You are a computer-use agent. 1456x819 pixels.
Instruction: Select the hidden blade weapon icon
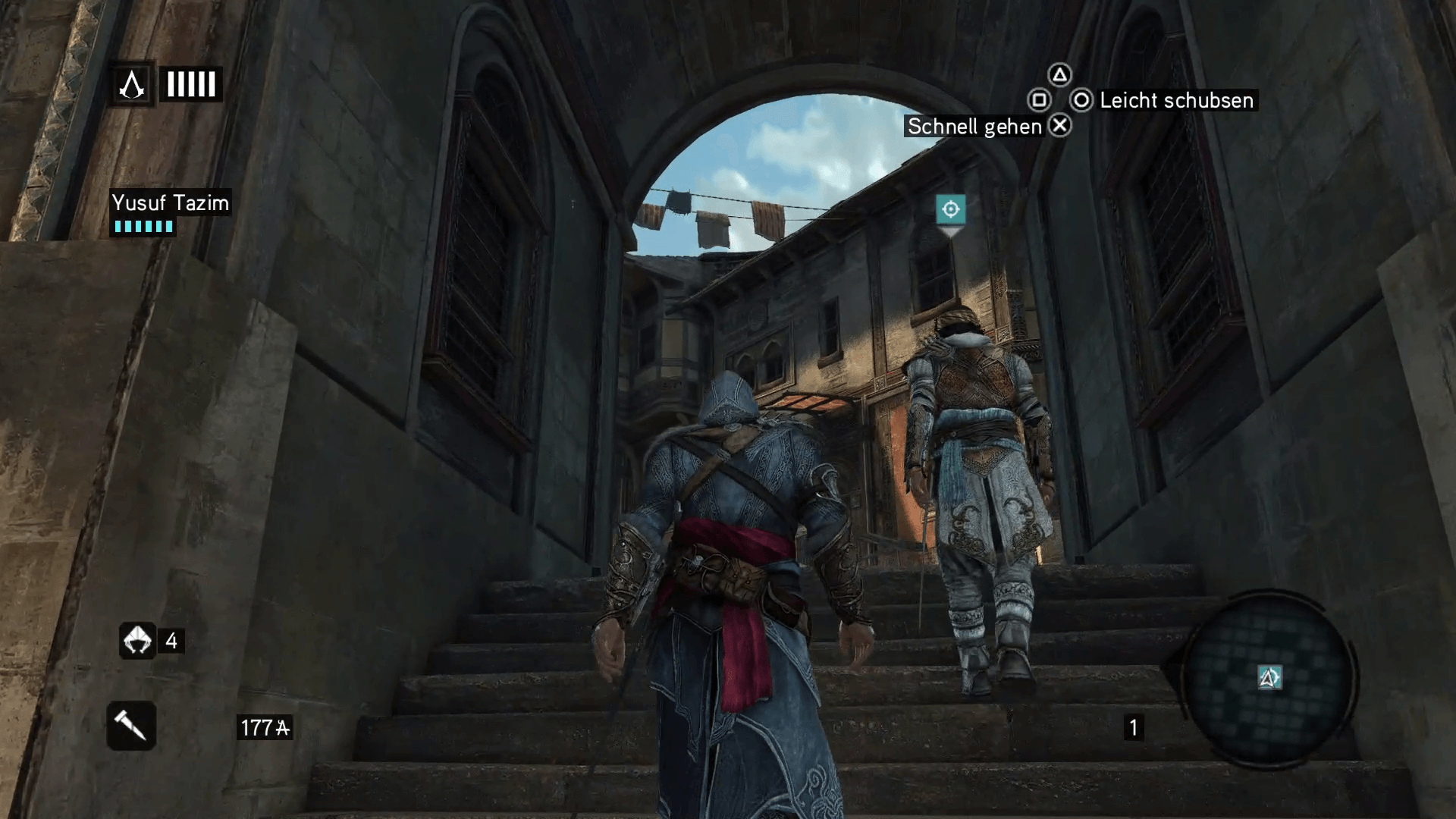[x=131, y=726]
